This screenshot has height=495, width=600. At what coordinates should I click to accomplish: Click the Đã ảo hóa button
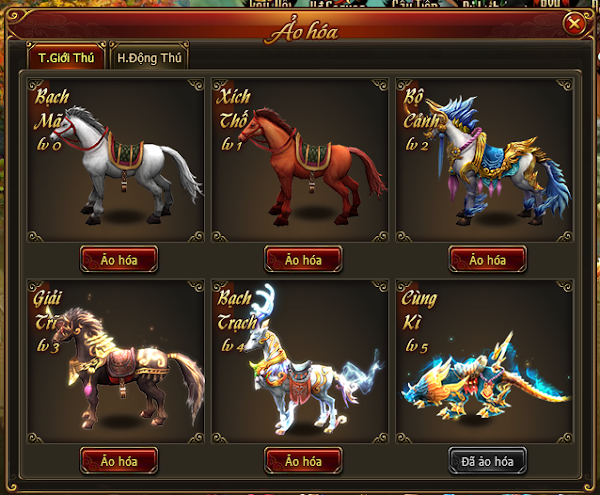[487, 461]
